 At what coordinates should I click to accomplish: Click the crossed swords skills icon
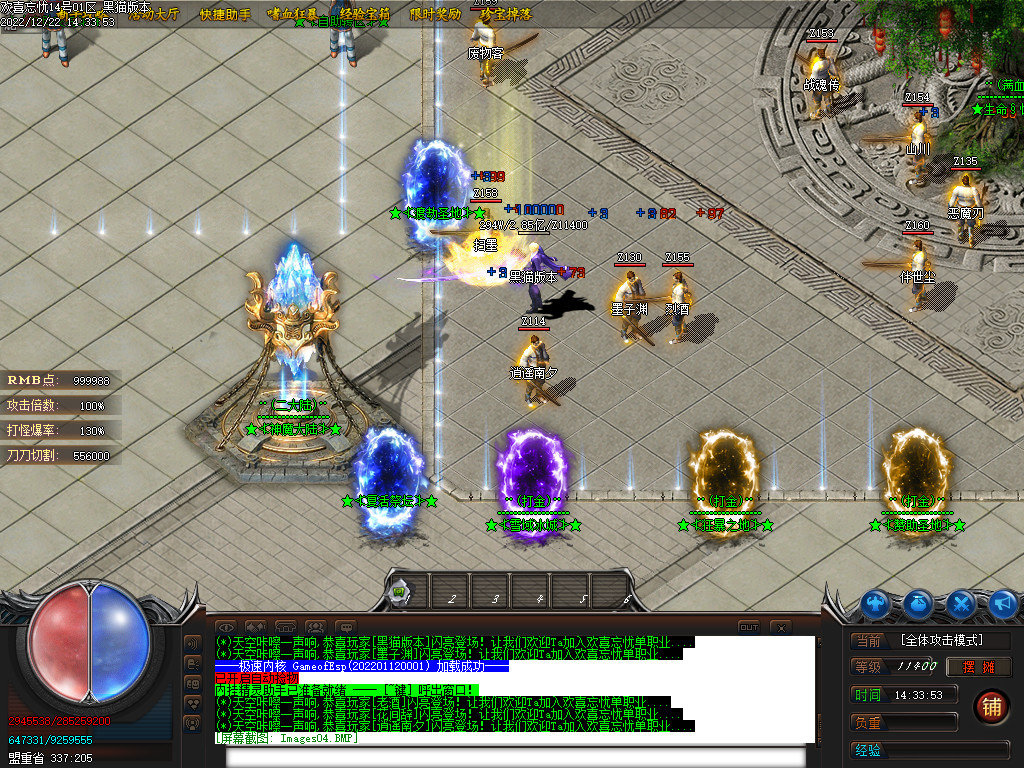[x=961, y=603]
